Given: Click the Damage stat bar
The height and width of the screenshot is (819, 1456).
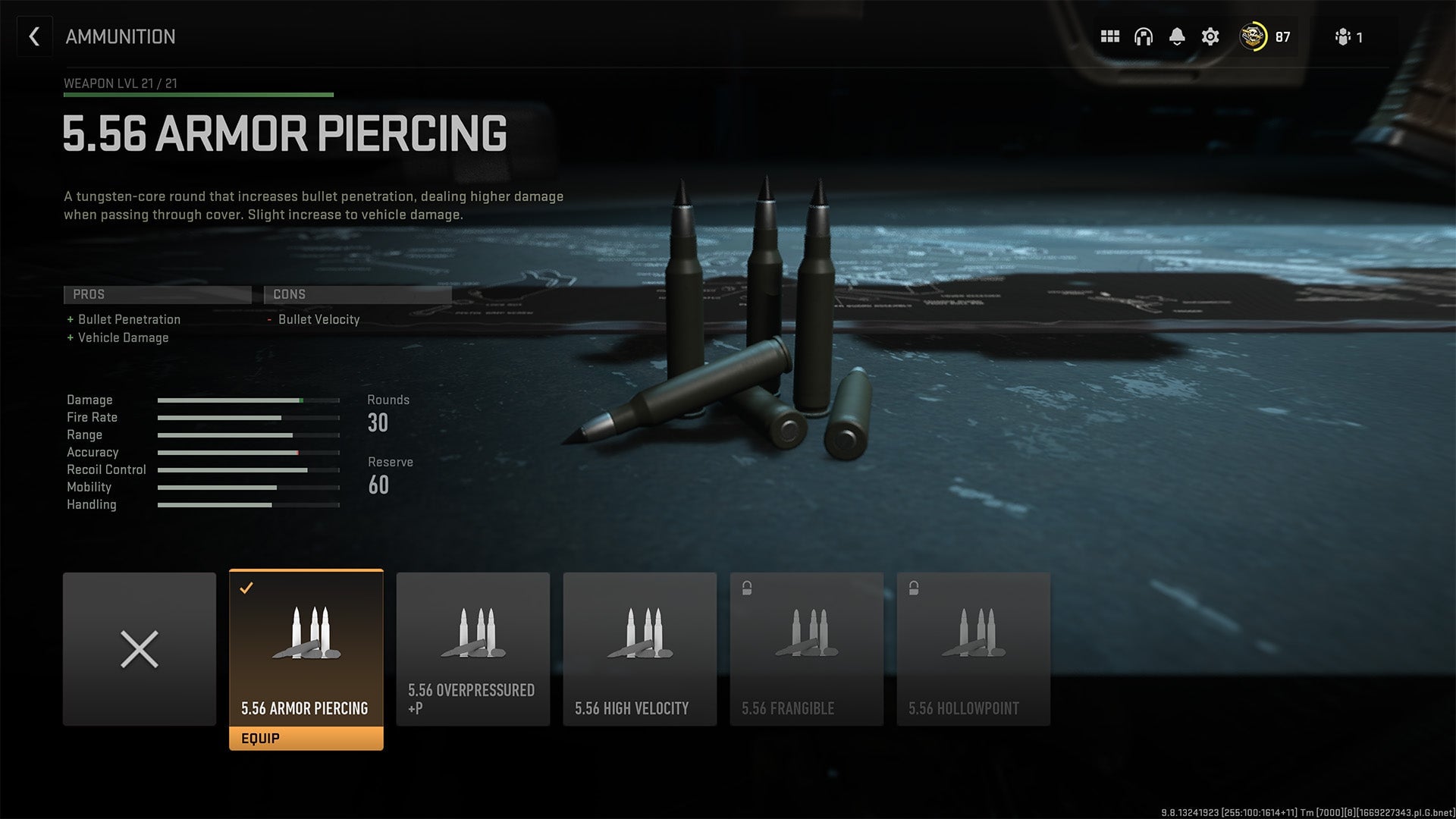Looking at the screenshot, I should pyautogui.click(x=246, y=400).
